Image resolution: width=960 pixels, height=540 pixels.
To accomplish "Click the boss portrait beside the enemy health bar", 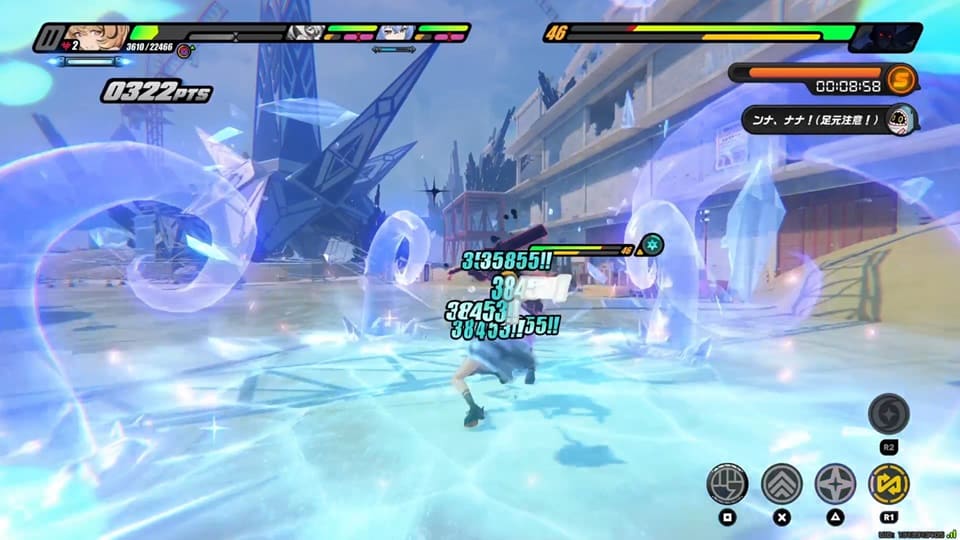I will click(885, 37).
